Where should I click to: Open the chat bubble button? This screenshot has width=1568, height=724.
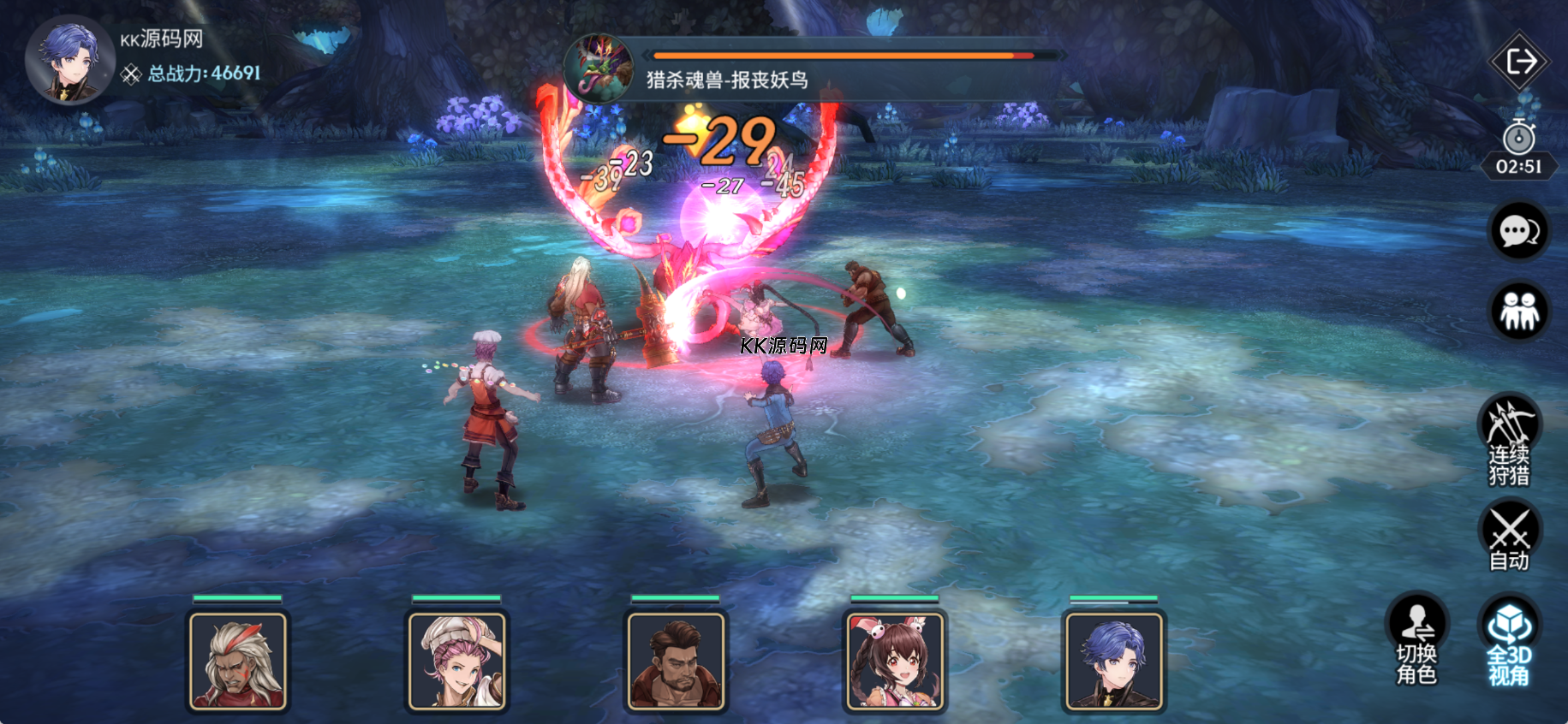[1519, 231]
